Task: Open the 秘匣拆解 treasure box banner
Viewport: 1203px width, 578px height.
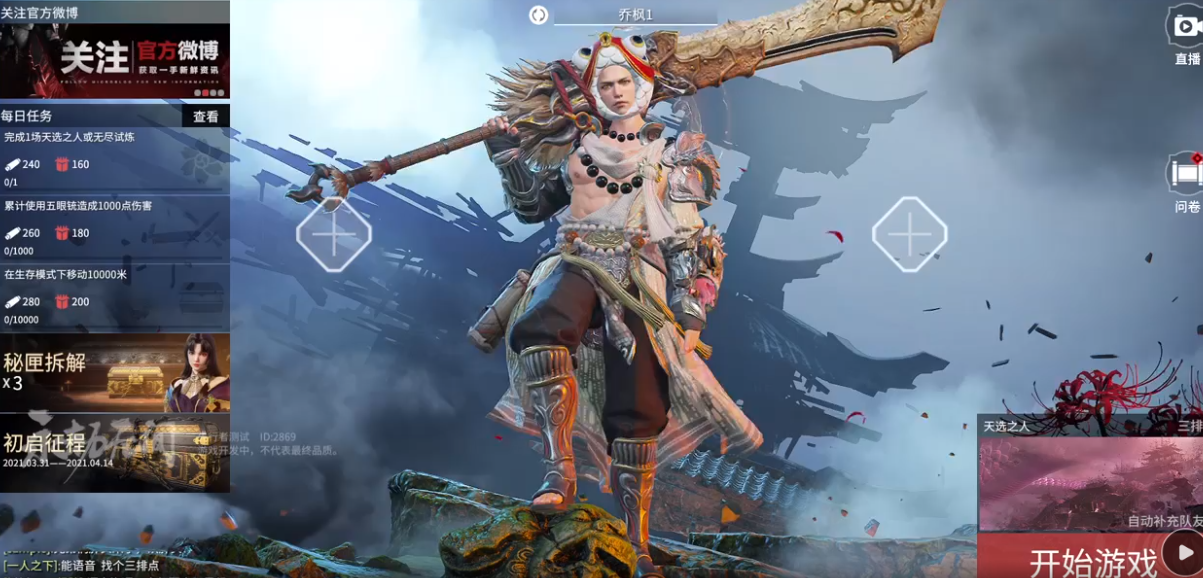Action: coord(115,372)
